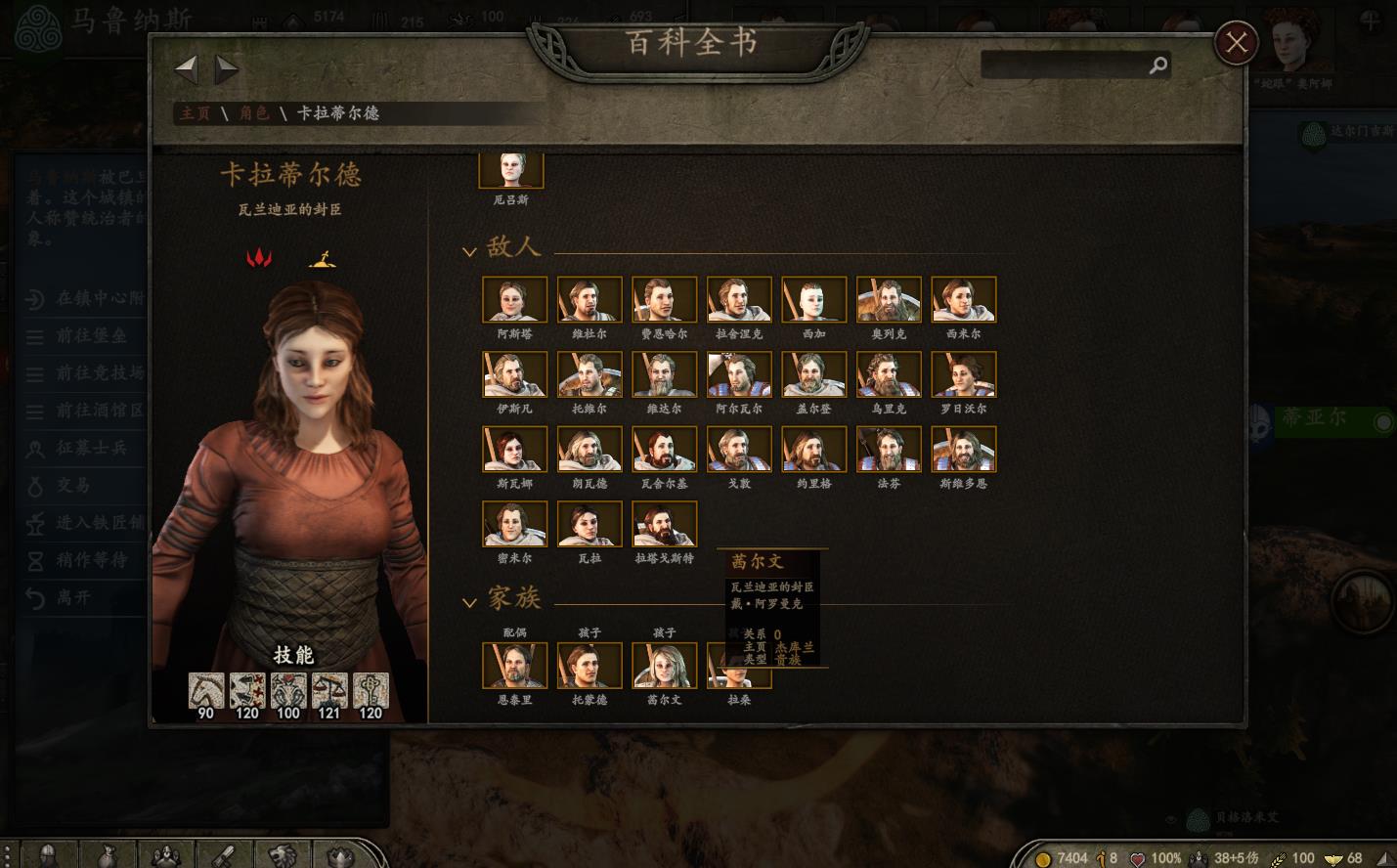1397x868 pixels.
Task: Click the lion faction icon on bottom toolbar
Action: [284, 855]
